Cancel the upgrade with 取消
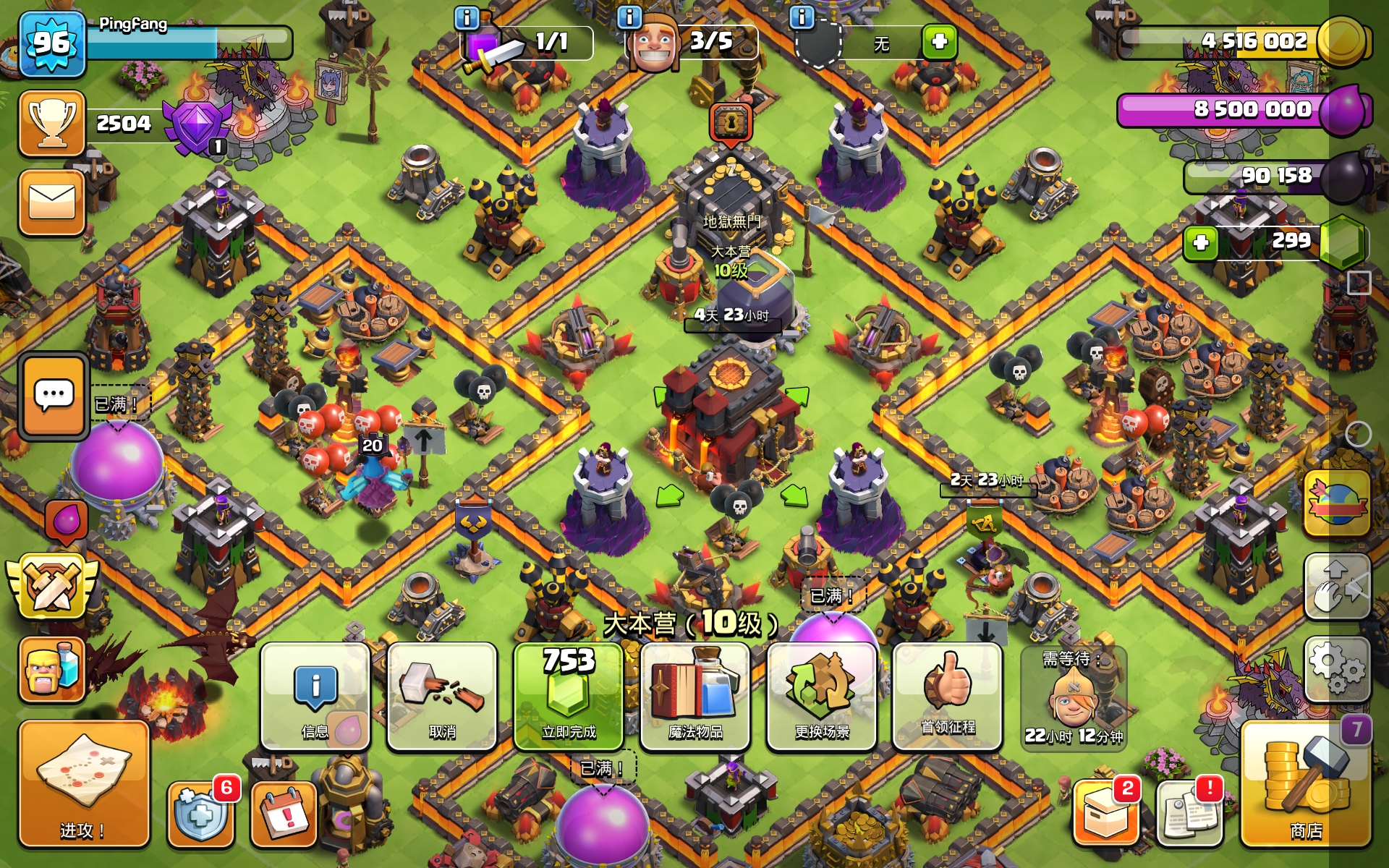1389x868 pixels. click(x=442, y=696)
